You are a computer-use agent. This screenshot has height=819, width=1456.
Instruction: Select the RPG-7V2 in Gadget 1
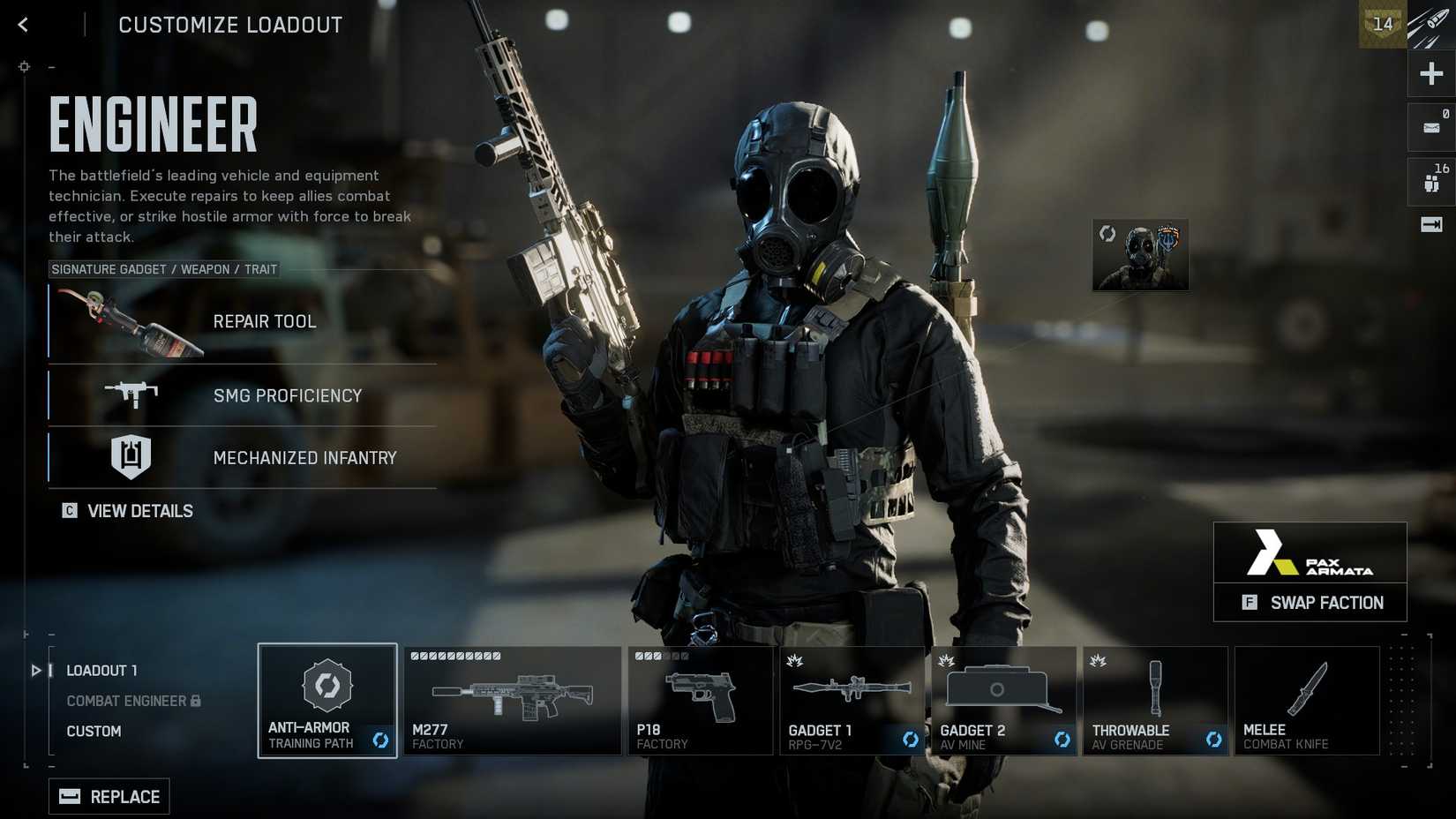pos(852,700)
